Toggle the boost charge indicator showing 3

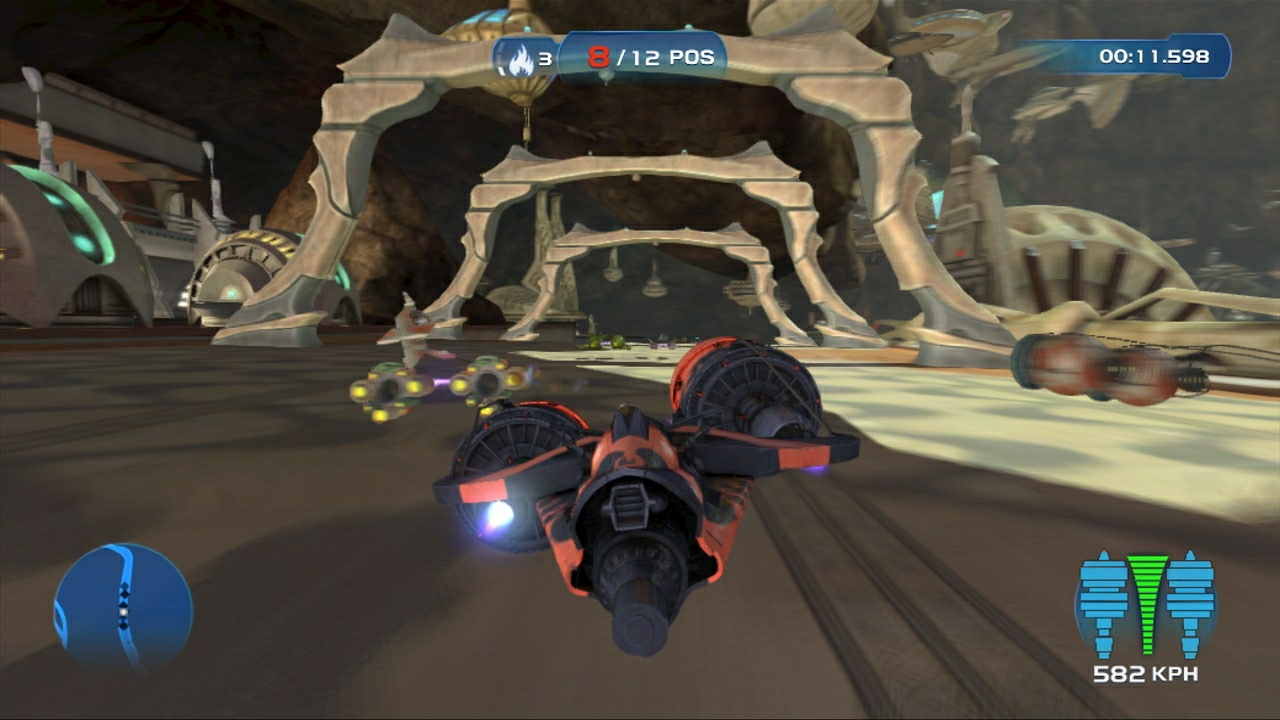pos(535,58)
